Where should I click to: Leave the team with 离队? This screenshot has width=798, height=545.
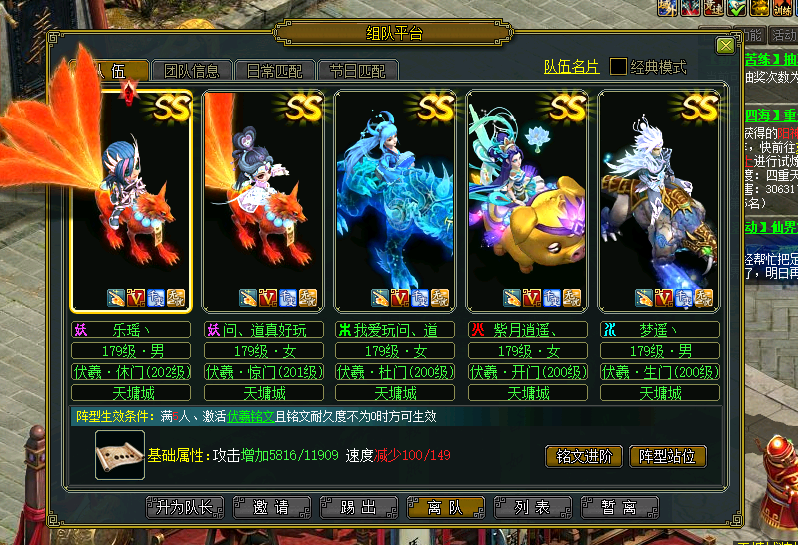click(446, 507)
